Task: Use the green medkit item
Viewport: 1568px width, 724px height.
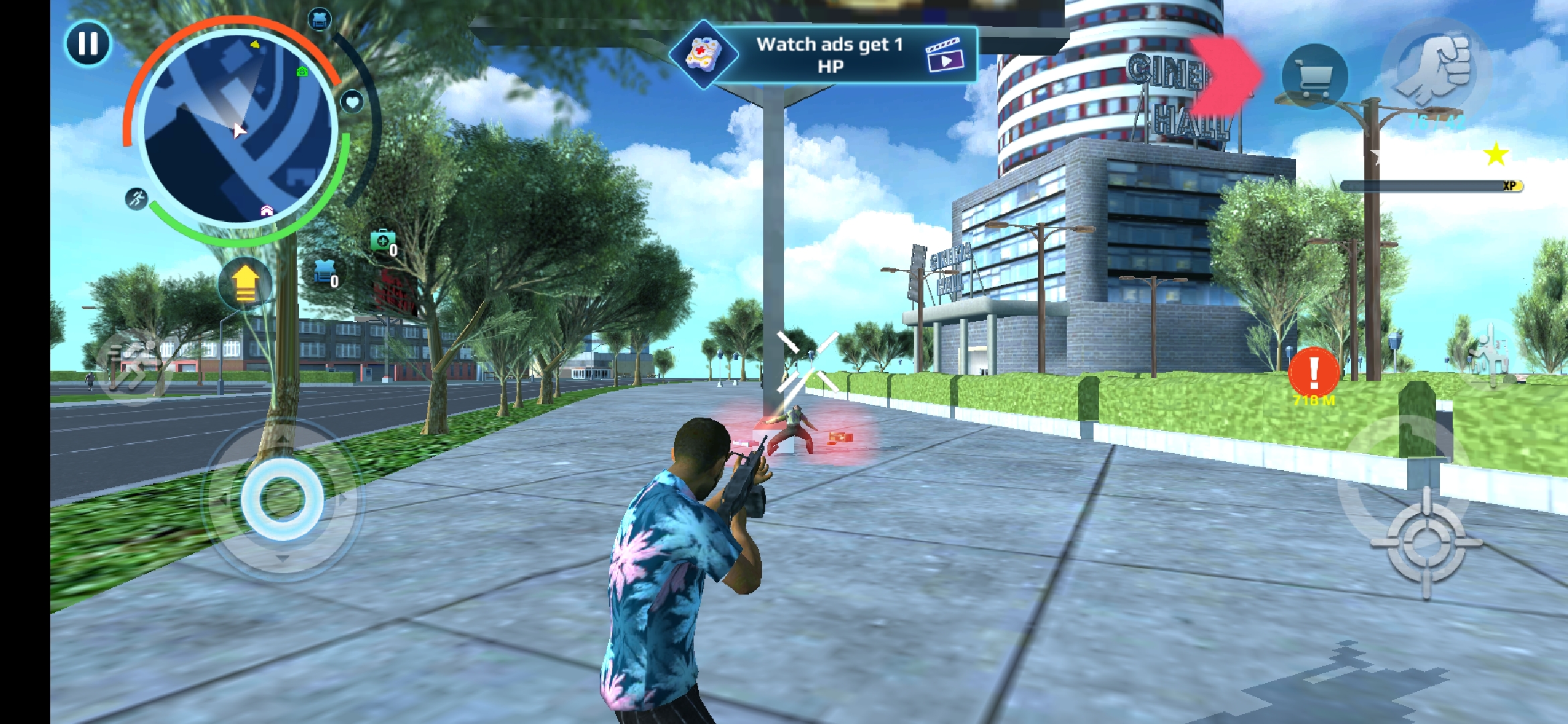Action: click(383, 242)
